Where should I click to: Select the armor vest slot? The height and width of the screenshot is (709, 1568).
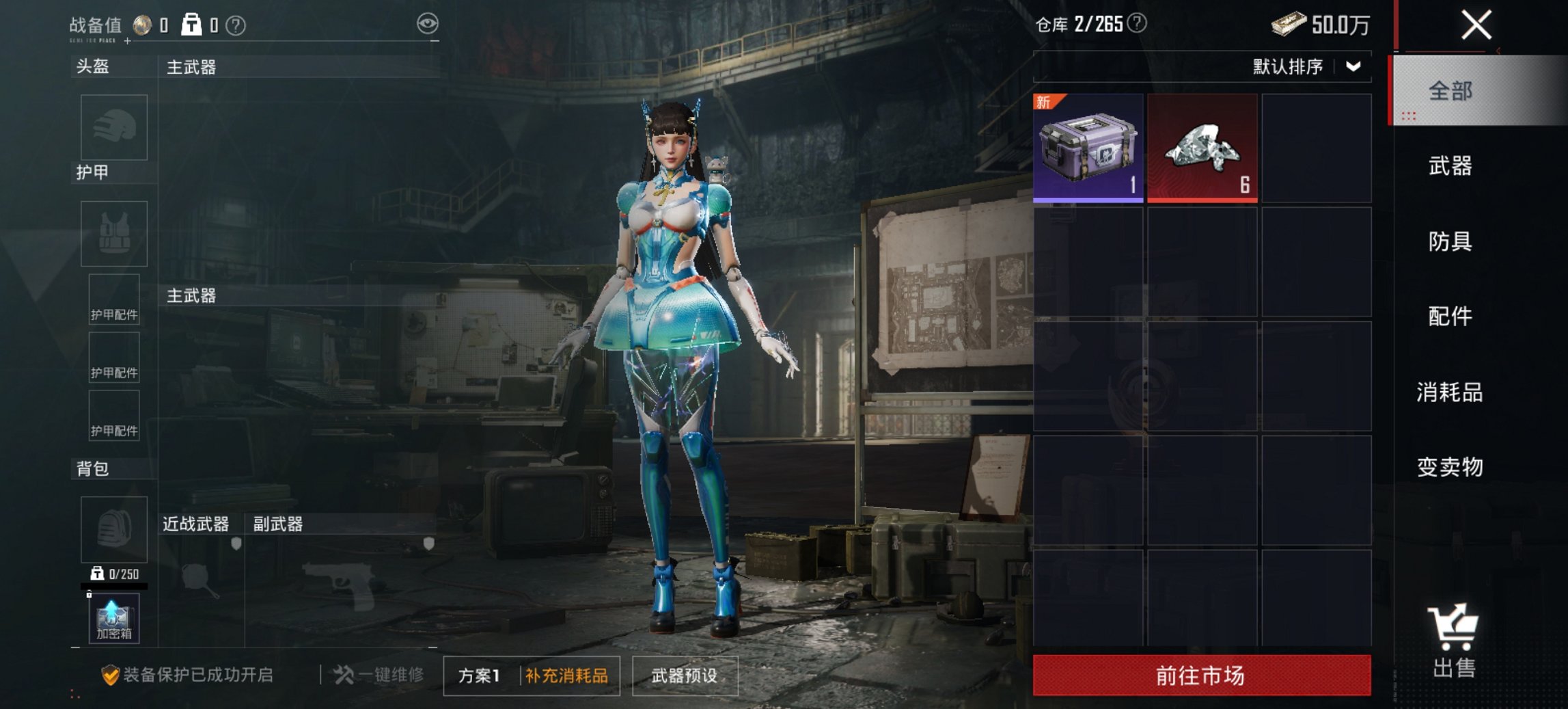[113, 234]
